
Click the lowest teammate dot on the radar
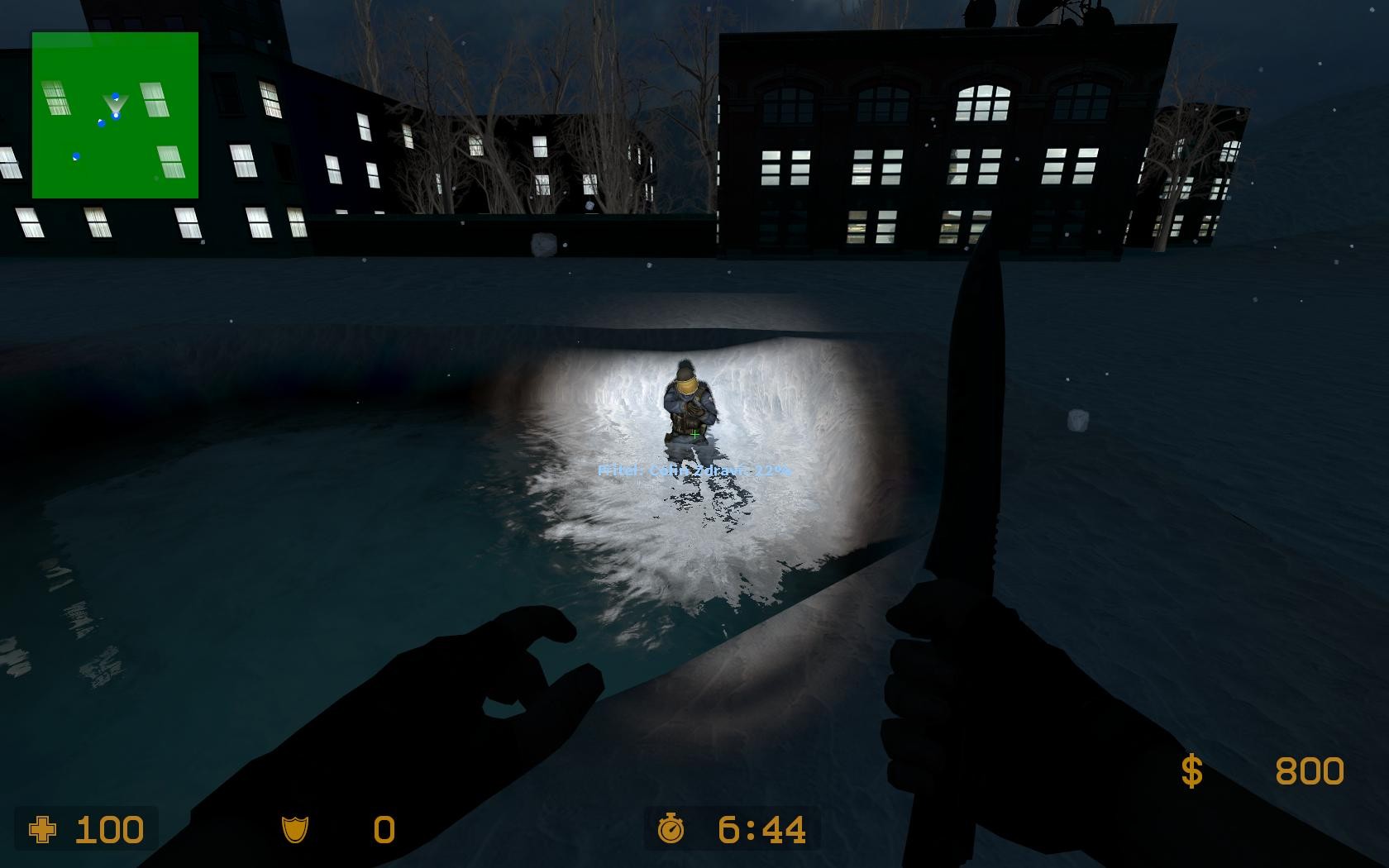76,156
